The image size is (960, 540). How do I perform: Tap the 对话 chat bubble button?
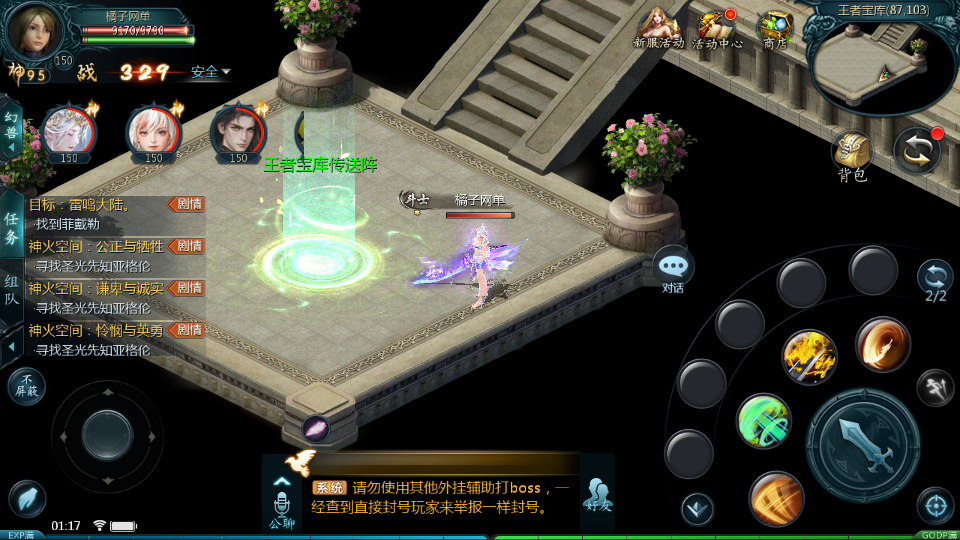point(673,269)
